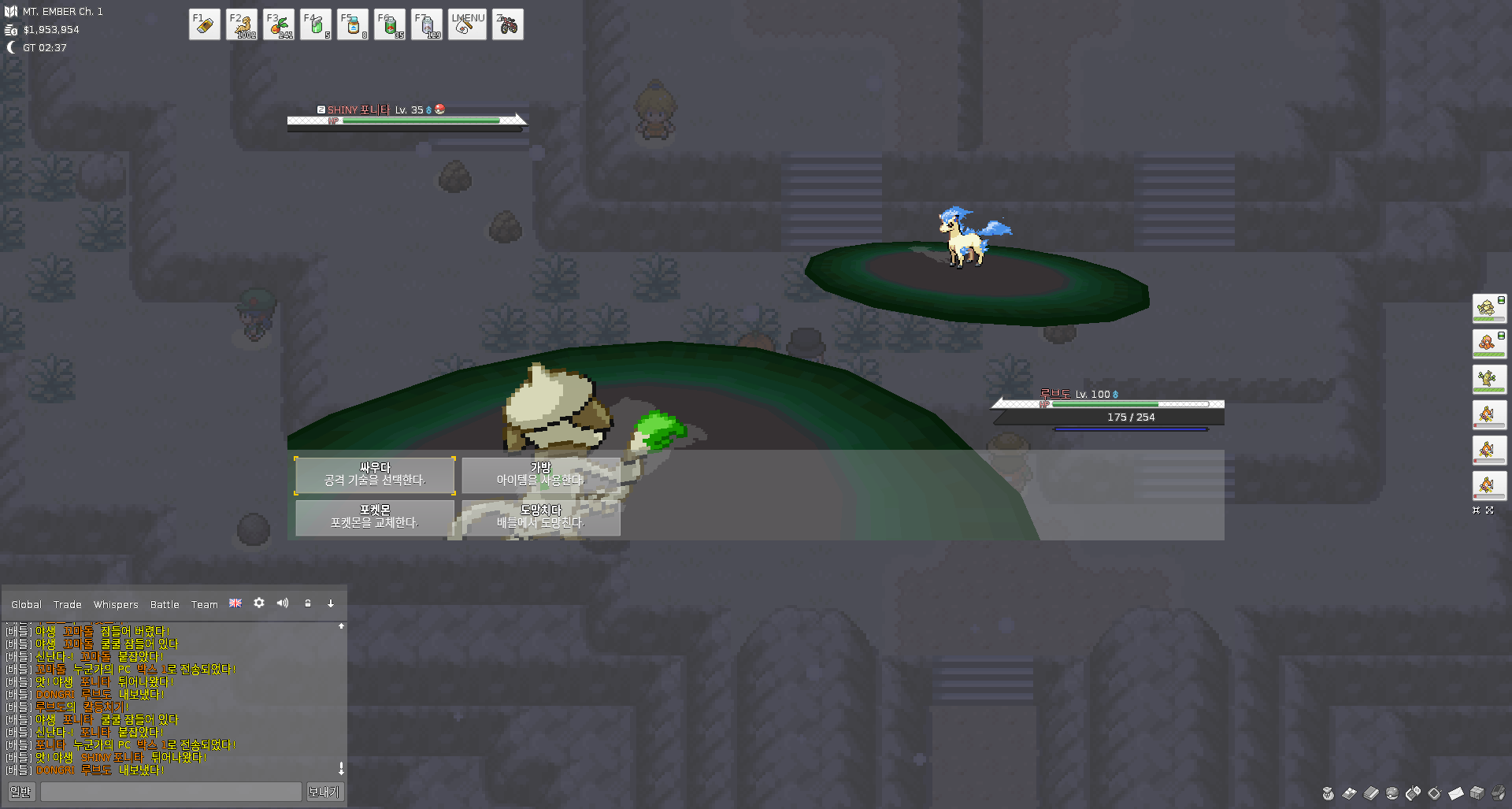This screenshot has width=1512, height=809.
Task: Open the mail envelope icon
Action: (1455, 793)
